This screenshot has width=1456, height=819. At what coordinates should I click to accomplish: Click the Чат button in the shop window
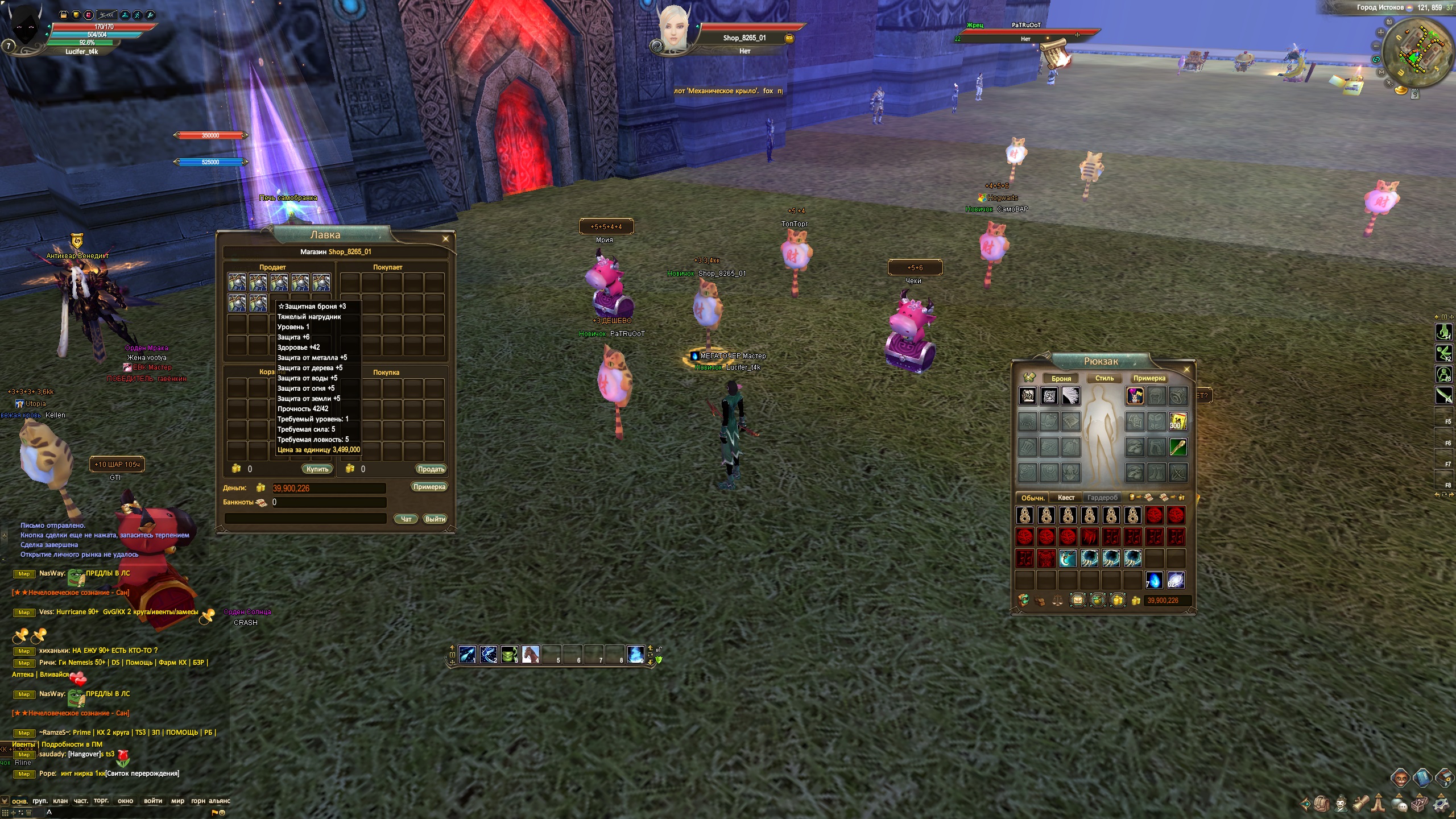(x=406, y=519)
